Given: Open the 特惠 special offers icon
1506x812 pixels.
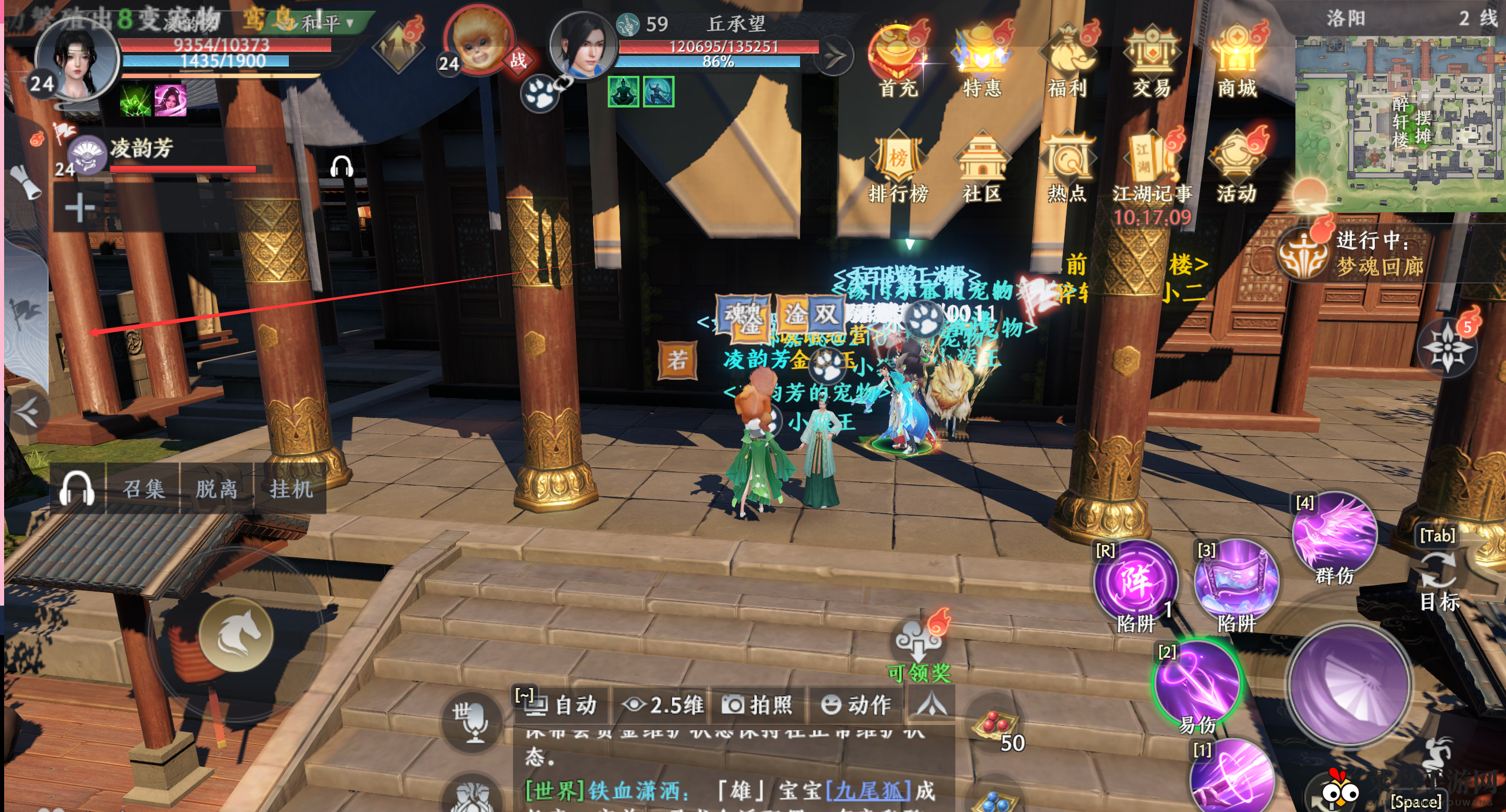Looking at the screenshot, I should coord(982,59).
